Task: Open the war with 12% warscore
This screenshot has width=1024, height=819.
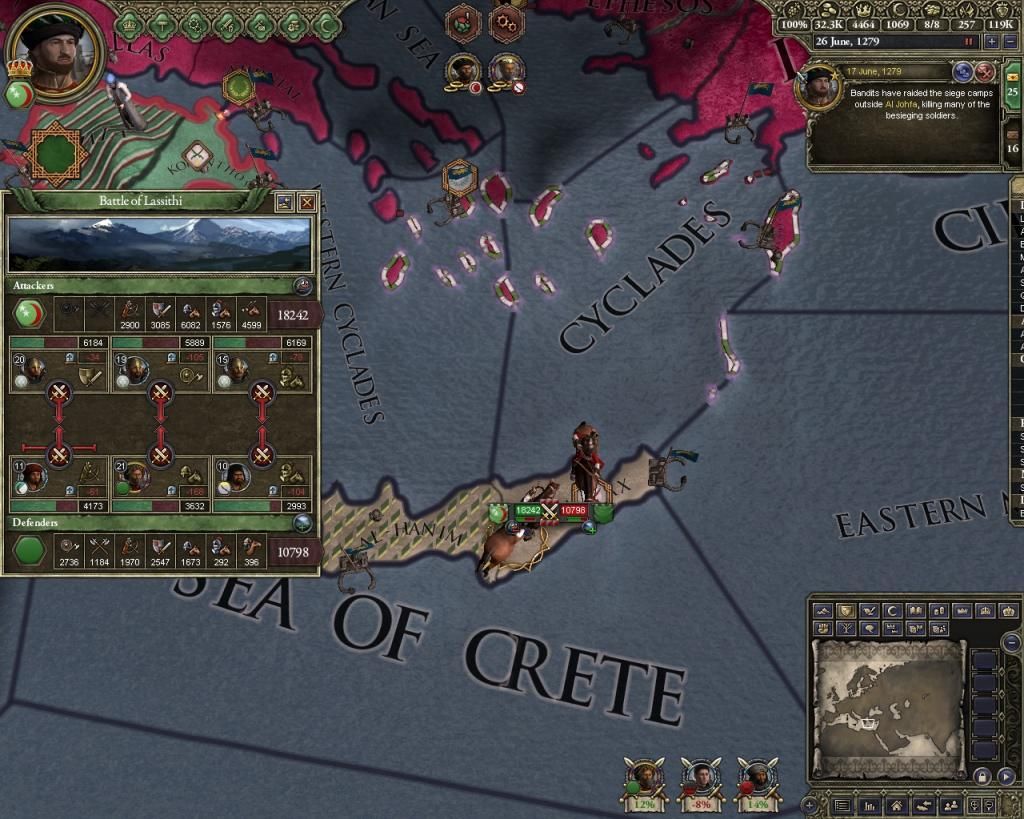Action: pyautogui.click(x=645, y=780)
